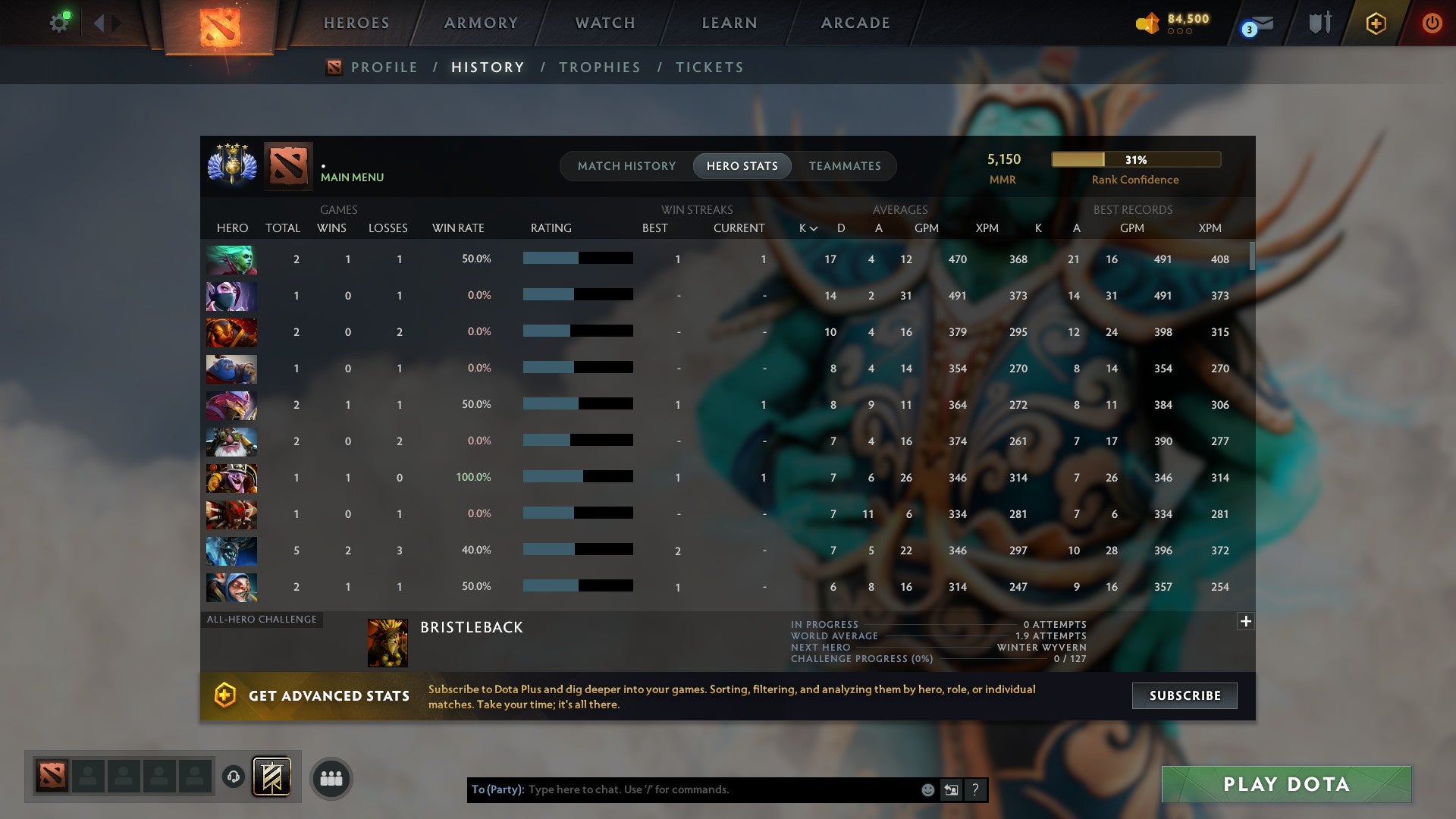Screen dimensions: 1456x819
Task: Open the shield-and-sword armory icon
Action: 1319,23
